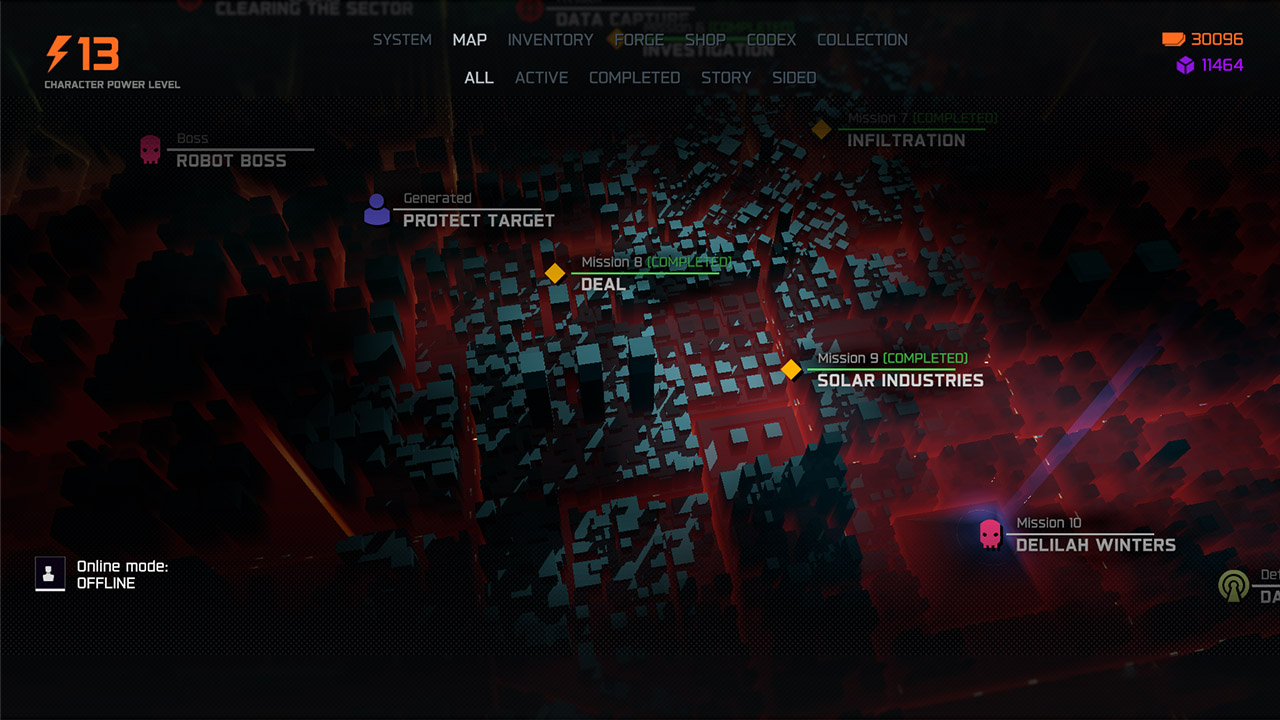Click the online mode status icon
This screenshot has width=1280, height=720.
click(x=50, y=574)
